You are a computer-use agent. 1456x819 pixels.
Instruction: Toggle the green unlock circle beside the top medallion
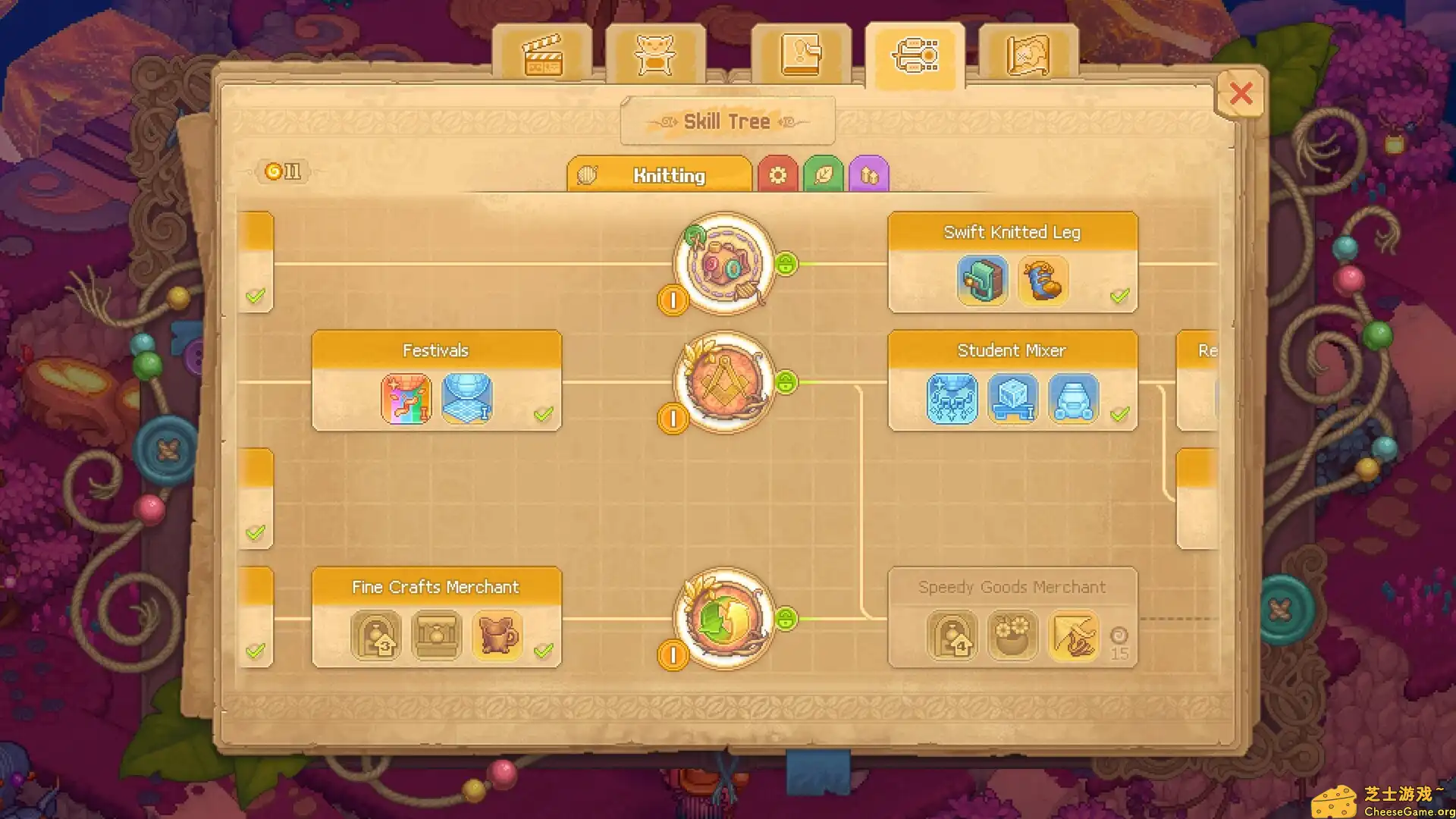coord(787,265)
